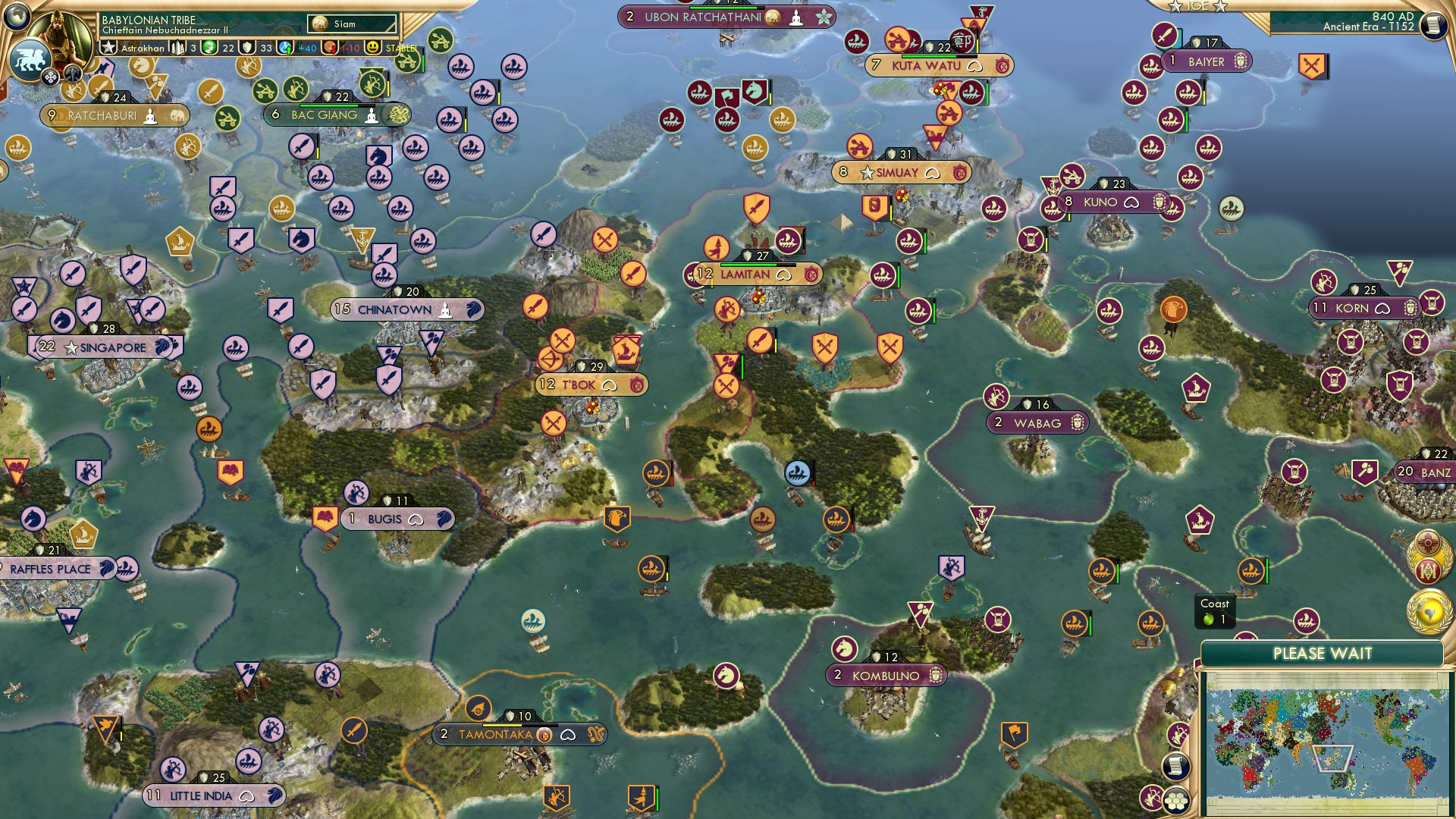The image size is (1456, 819).
Task: Click the Siam city-state elephant icon
Action: [318, 23]
